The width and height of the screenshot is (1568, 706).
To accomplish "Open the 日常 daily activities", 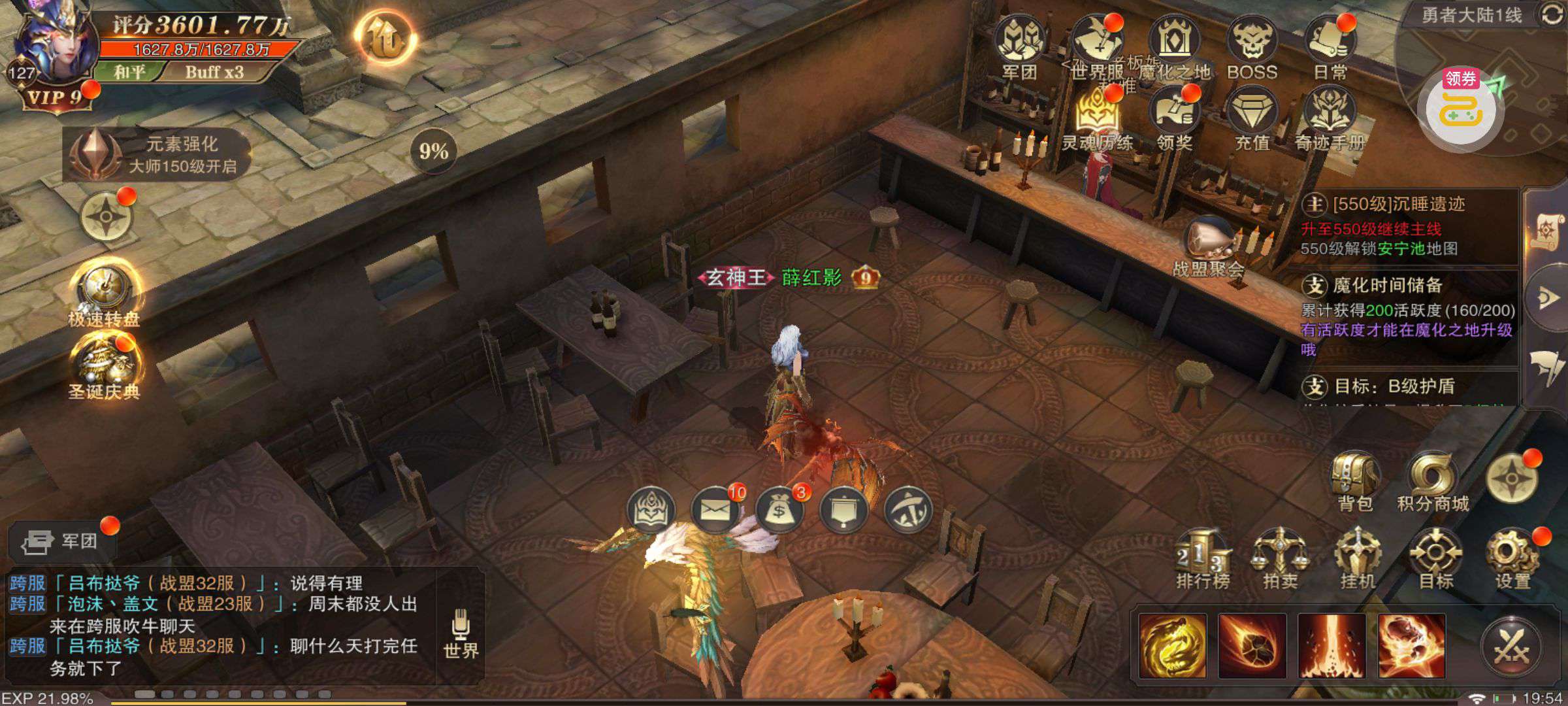I will coord(1330,46).
